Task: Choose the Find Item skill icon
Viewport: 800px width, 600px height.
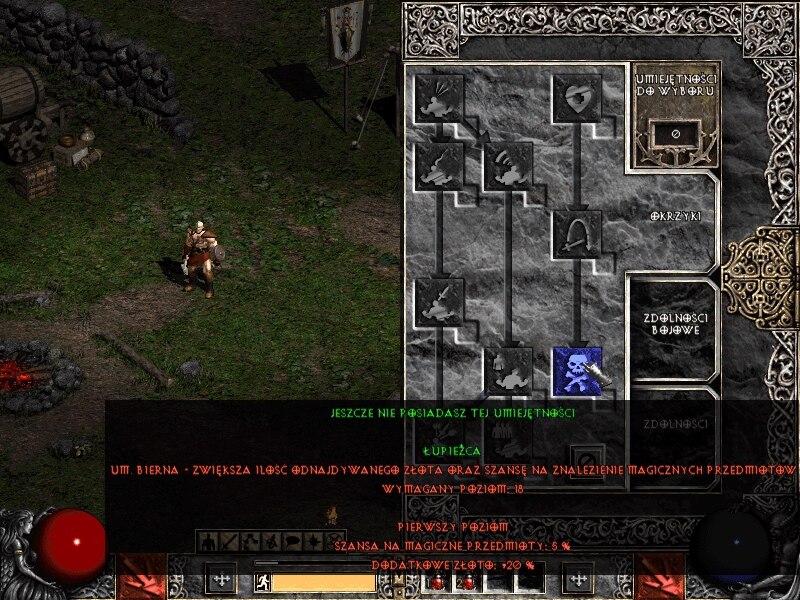Action: coord(578,234)
